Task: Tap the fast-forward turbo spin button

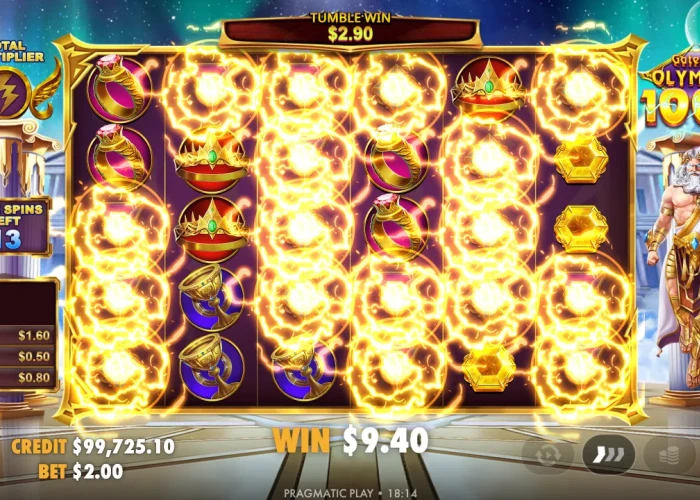Action: pyautogui.click(x=608, y=453)
